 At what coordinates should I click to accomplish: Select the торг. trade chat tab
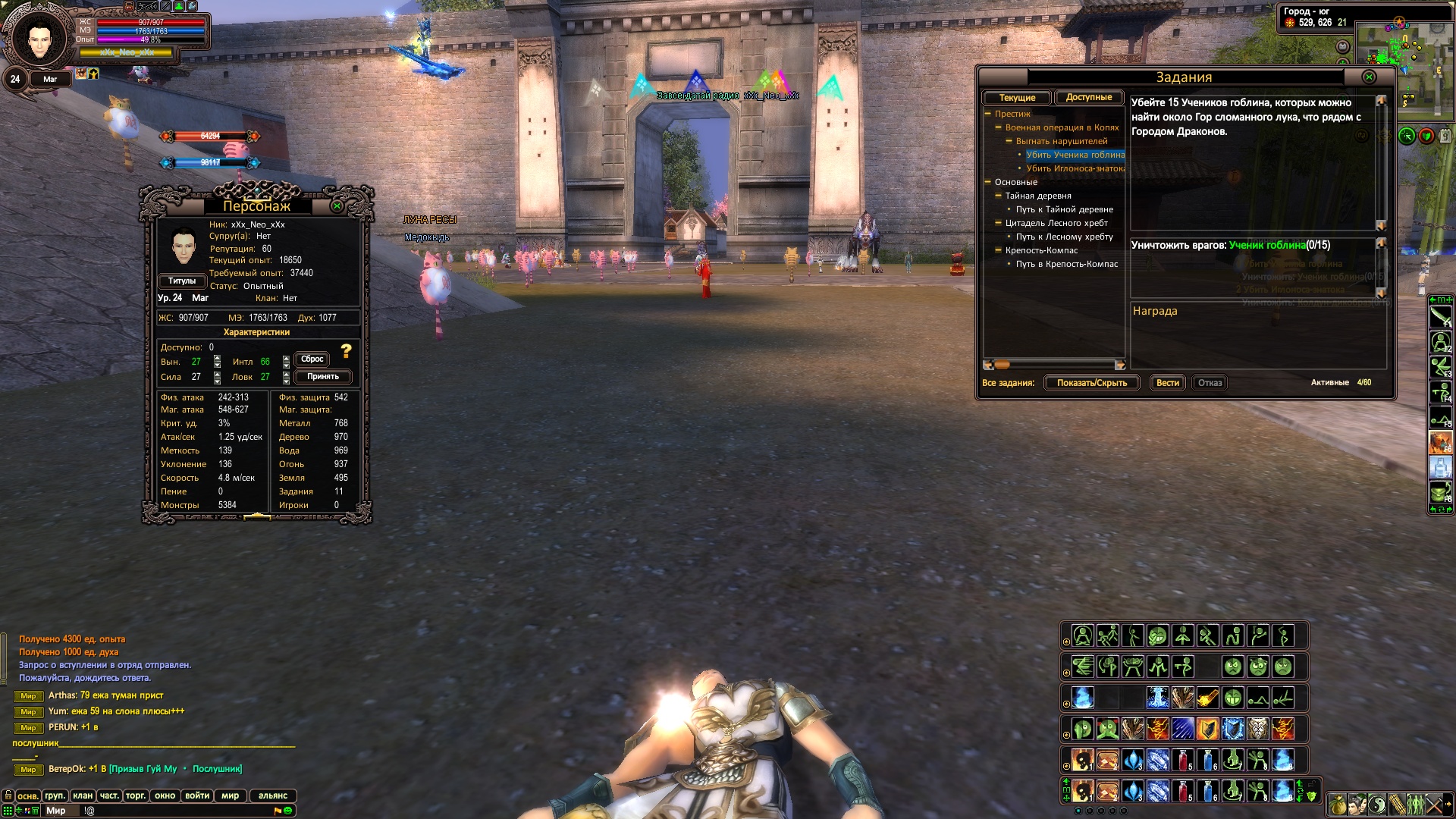point(136,795)
